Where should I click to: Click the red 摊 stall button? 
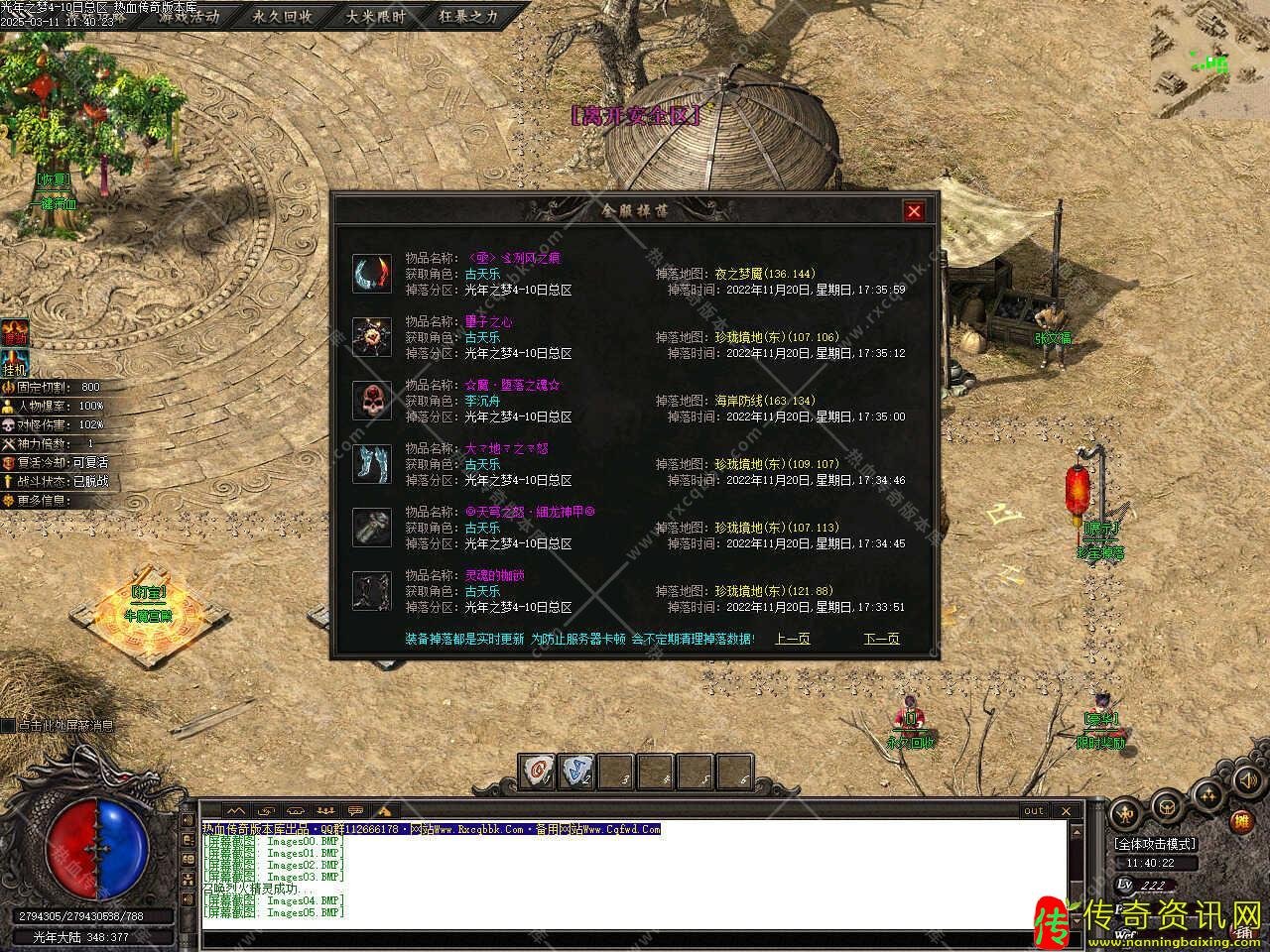(1240, 821)
